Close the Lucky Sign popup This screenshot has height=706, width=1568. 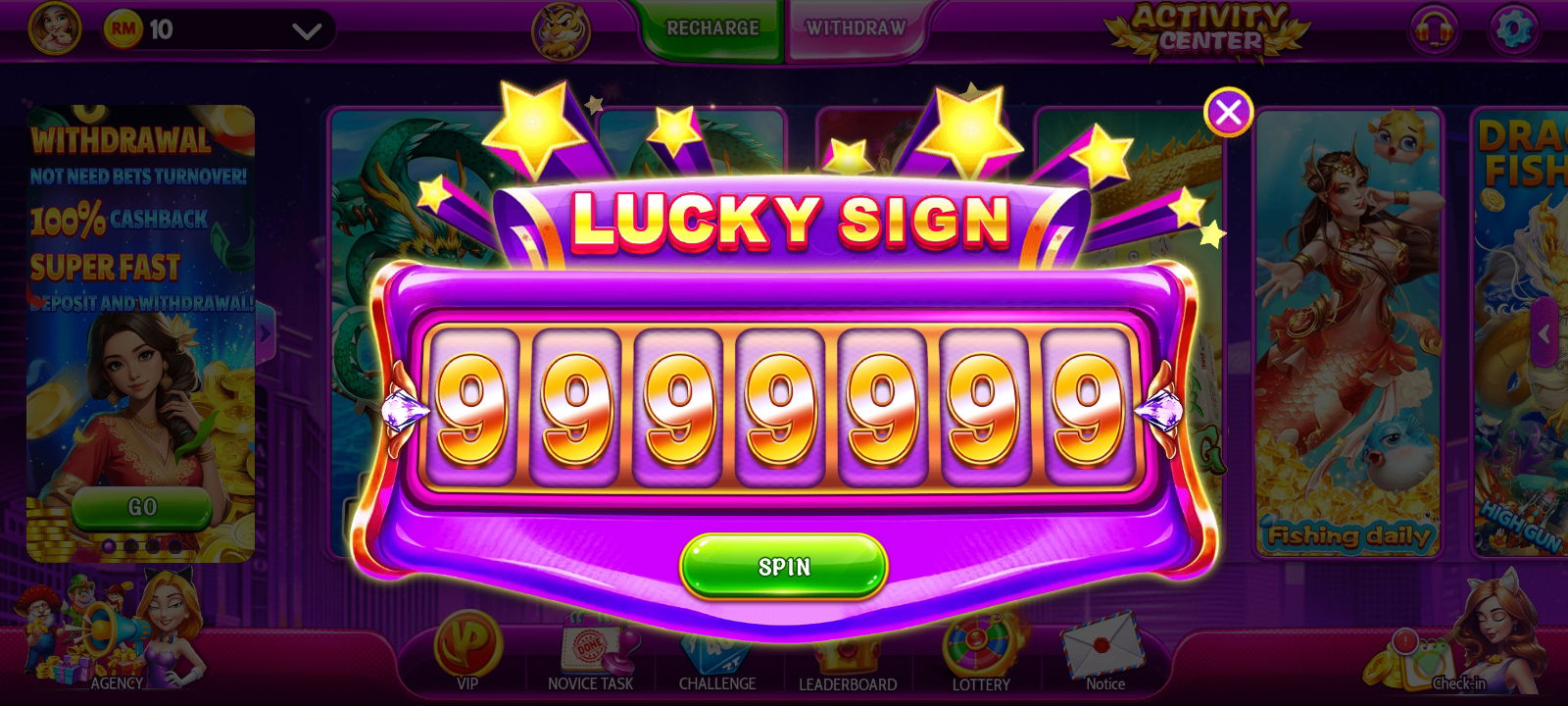pos(1228,112)
